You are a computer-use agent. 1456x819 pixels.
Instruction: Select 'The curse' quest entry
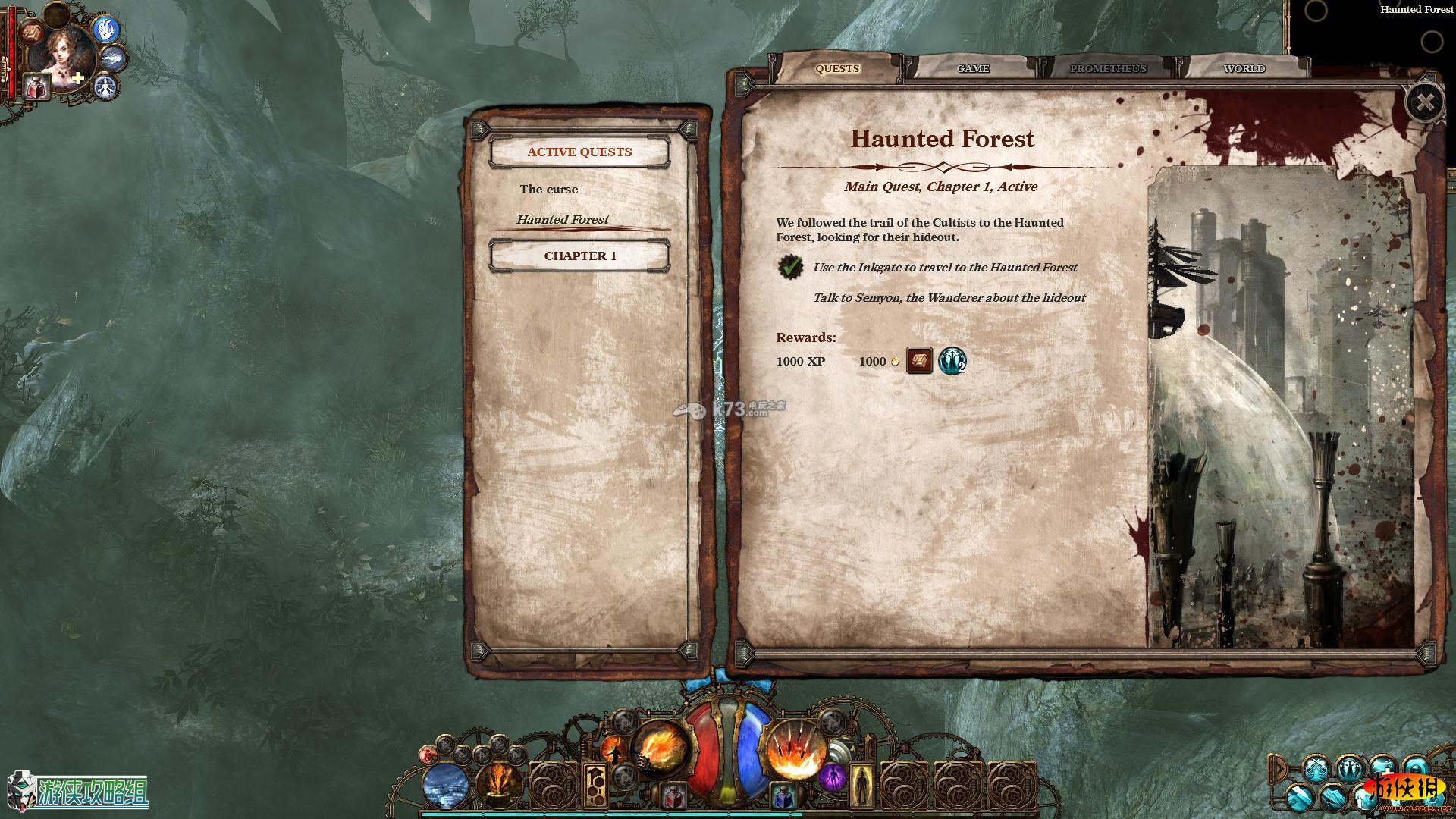(x=549, y=190)
